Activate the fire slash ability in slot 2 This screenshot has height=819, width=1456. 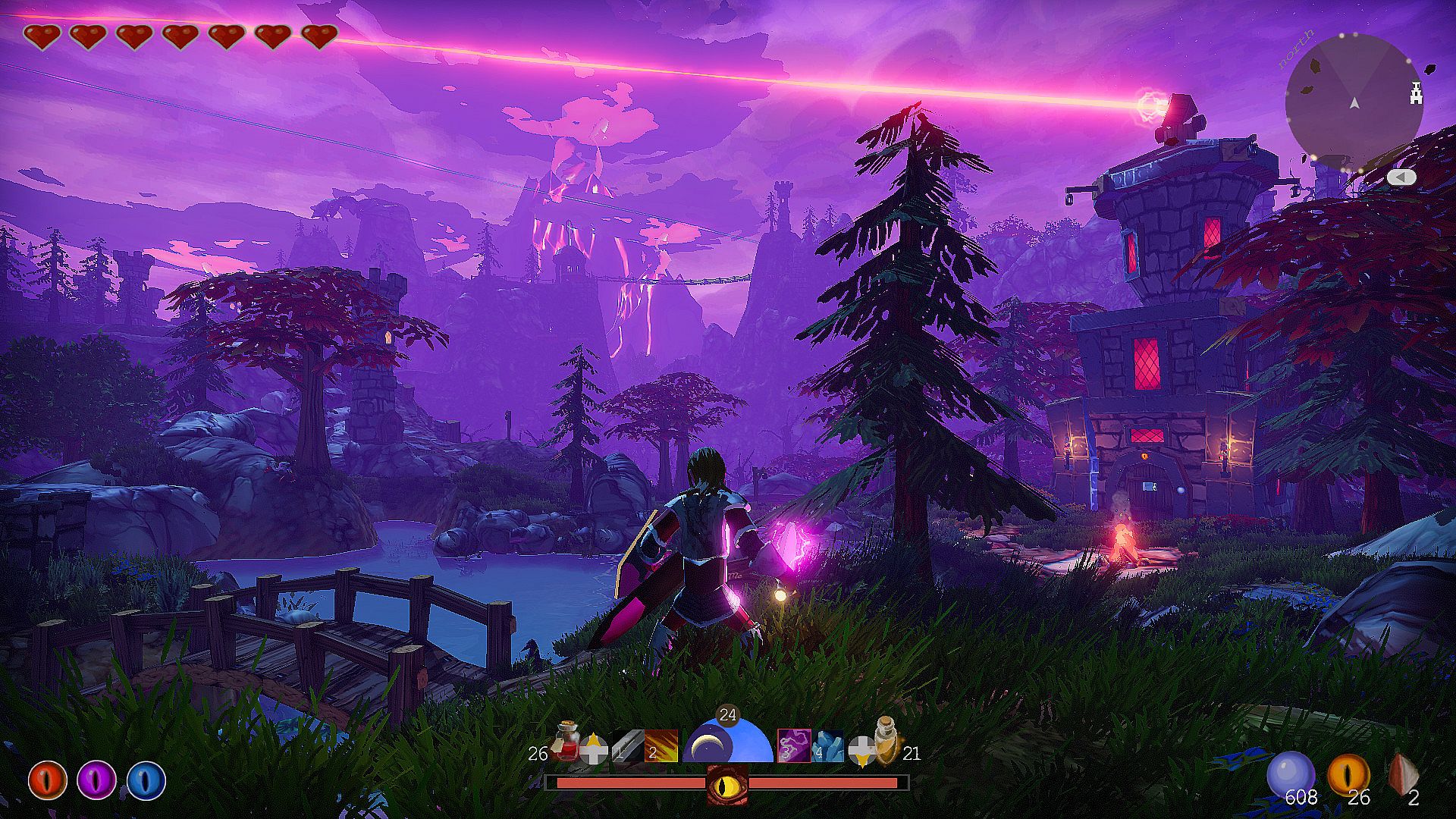pyautogui.click(x=661, y=745)
